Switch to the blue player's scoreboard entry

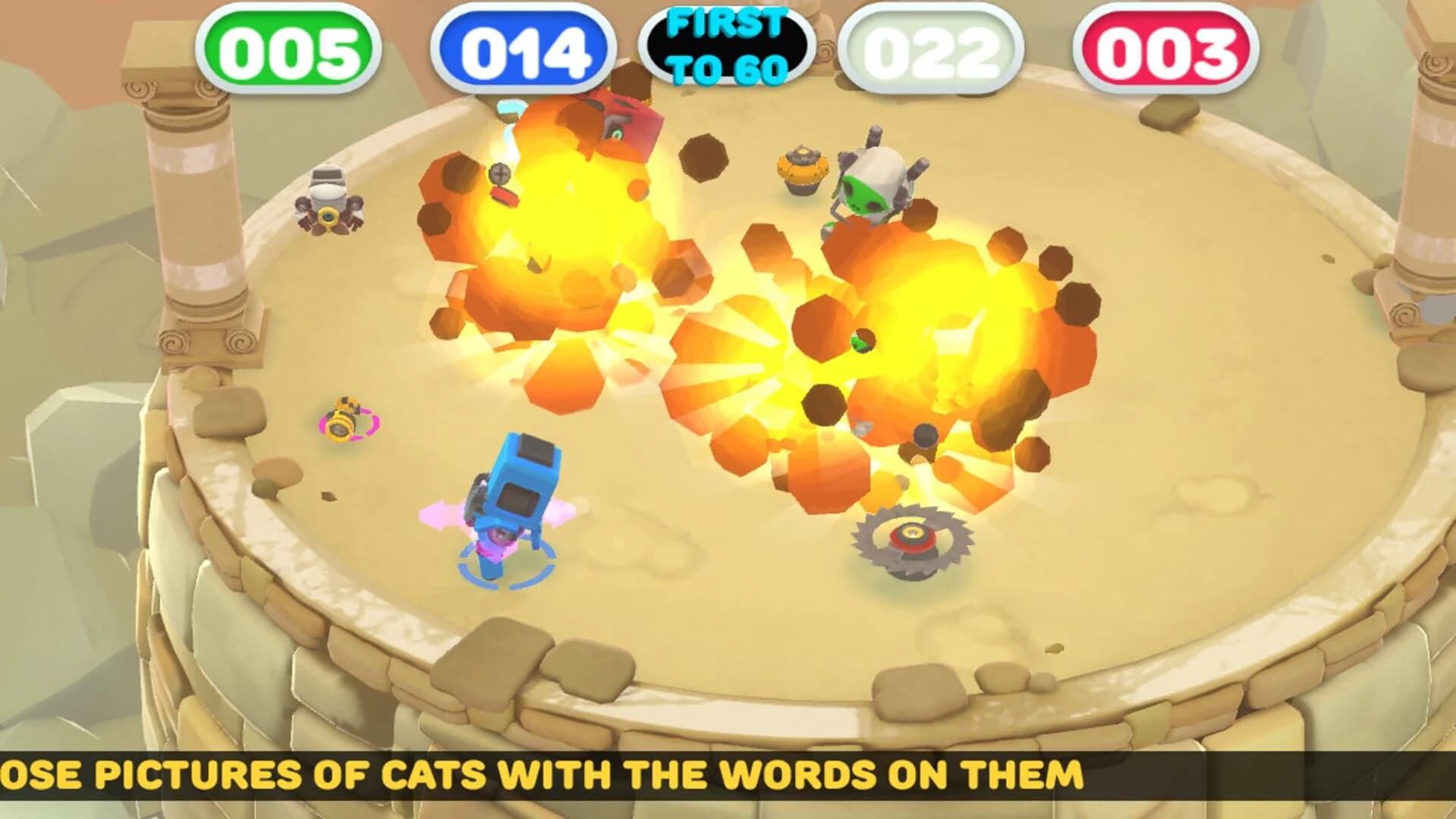pyautogui.click(x=524, y=47)
